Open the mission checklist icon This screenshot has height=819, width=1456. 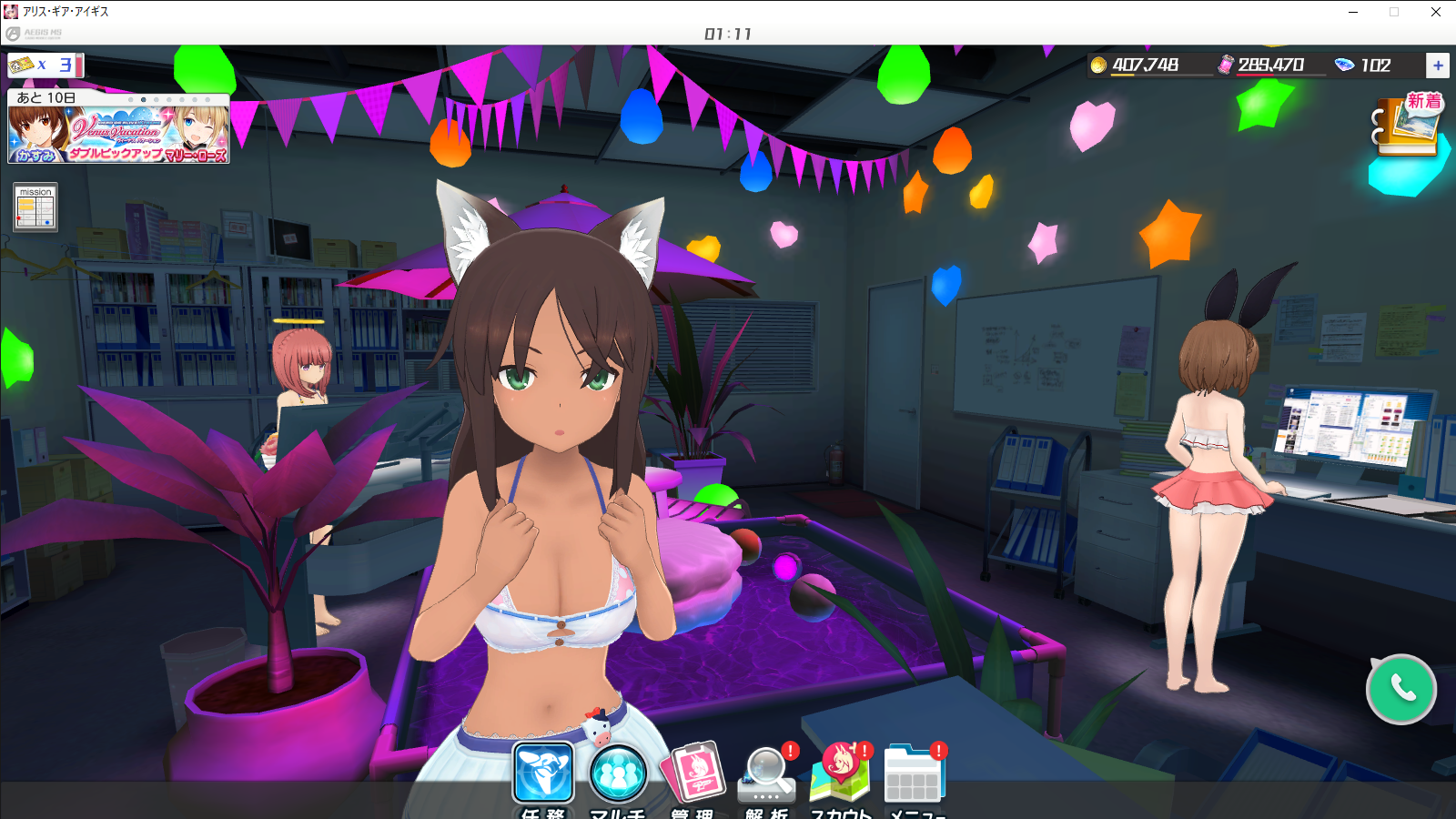click(35, 207)
